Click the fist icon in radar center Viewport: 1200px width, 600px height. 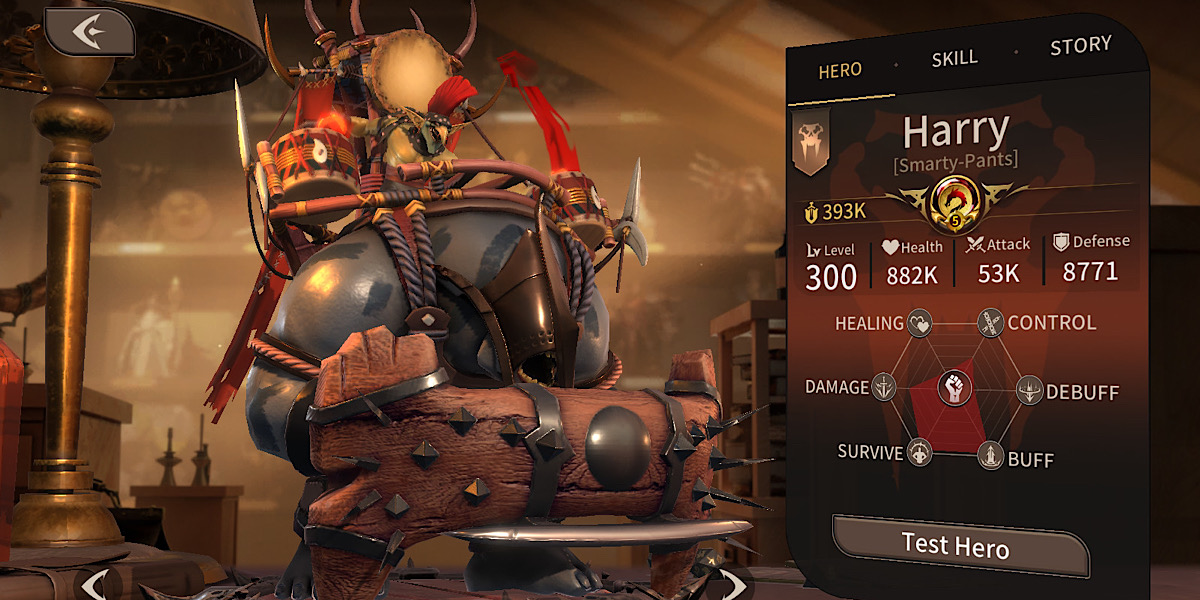point(955,387)
